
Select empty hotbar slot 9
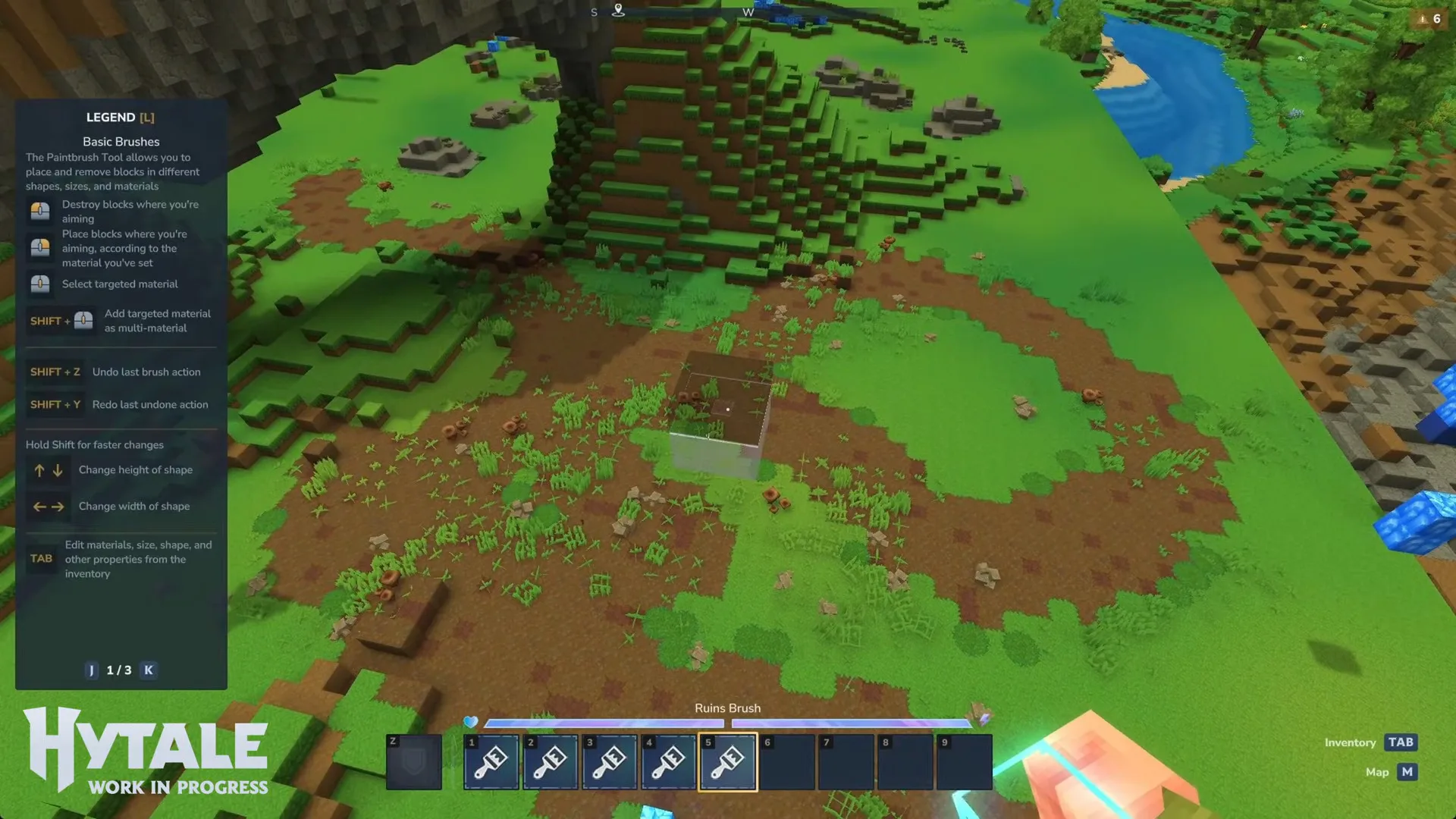[x=965, y=762]
